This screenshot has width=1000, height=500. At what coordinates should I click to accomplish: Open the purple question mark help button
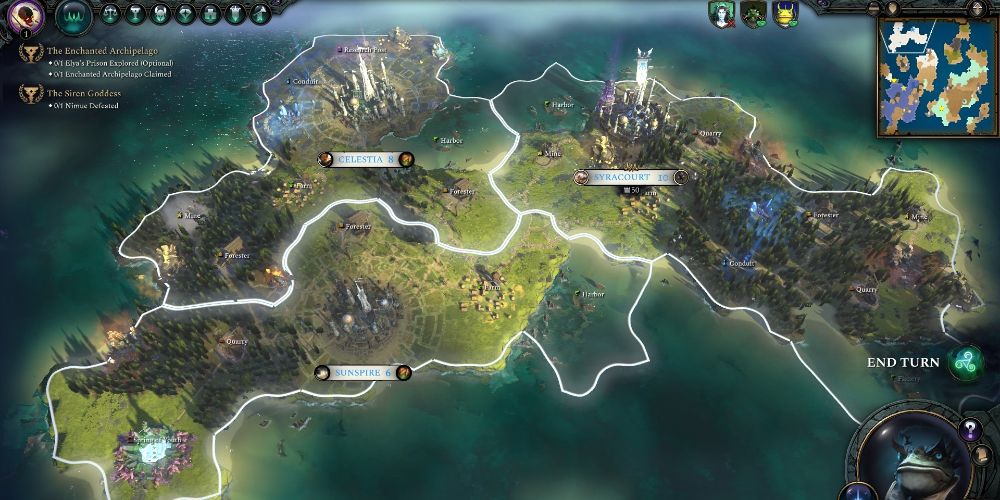[x=968, y=430]
